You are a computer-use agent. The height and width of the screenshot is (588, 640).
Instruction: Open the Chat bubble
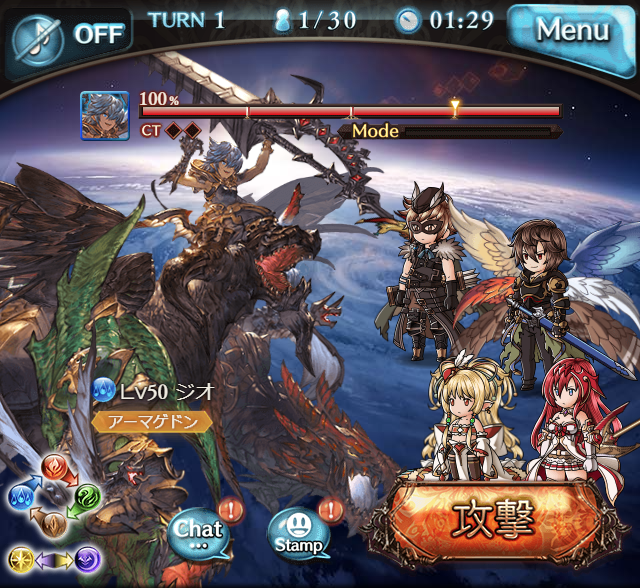click(x=197, y=531)
